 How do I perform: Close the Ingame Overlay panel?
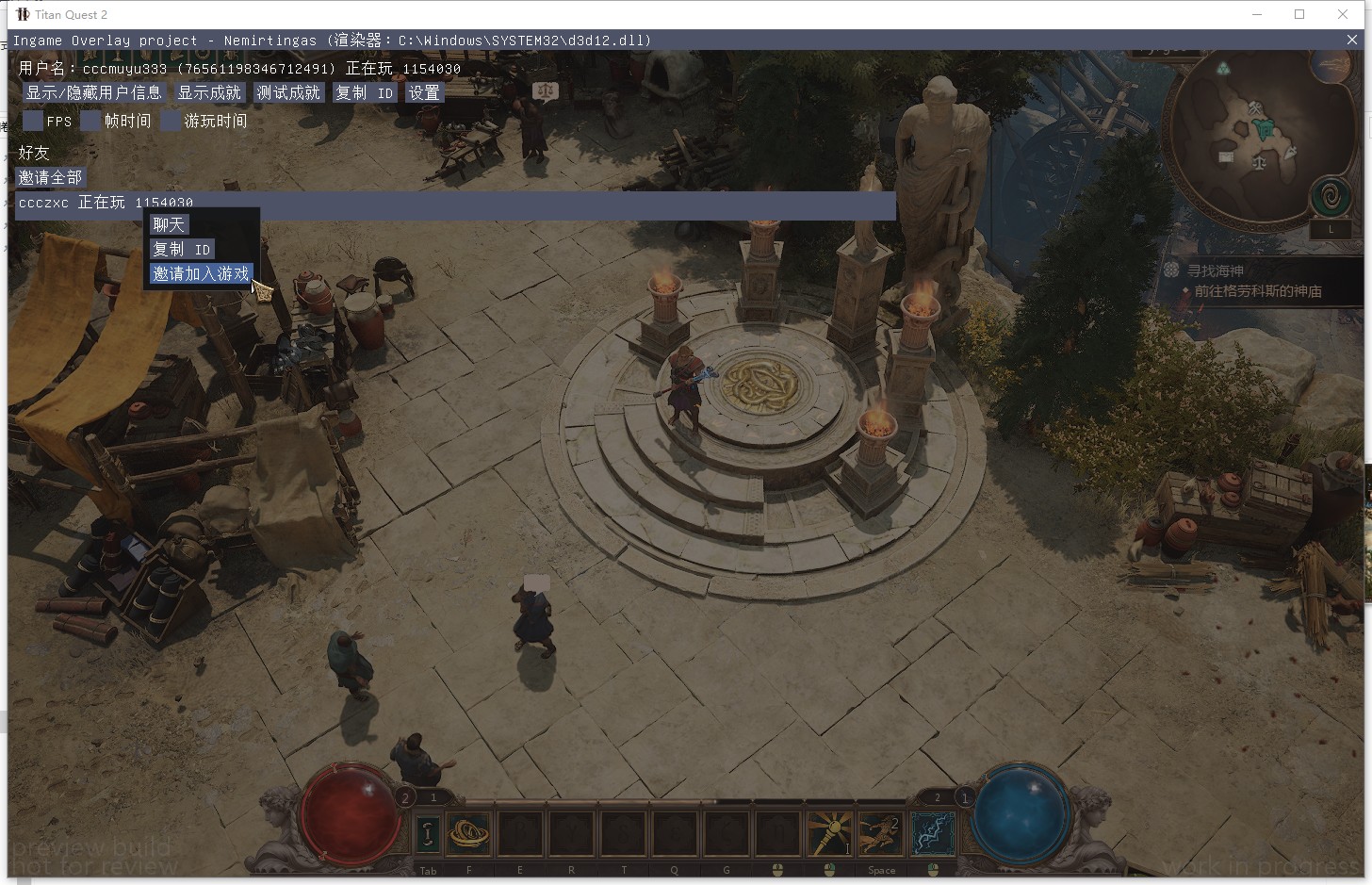click(1352, 40)
